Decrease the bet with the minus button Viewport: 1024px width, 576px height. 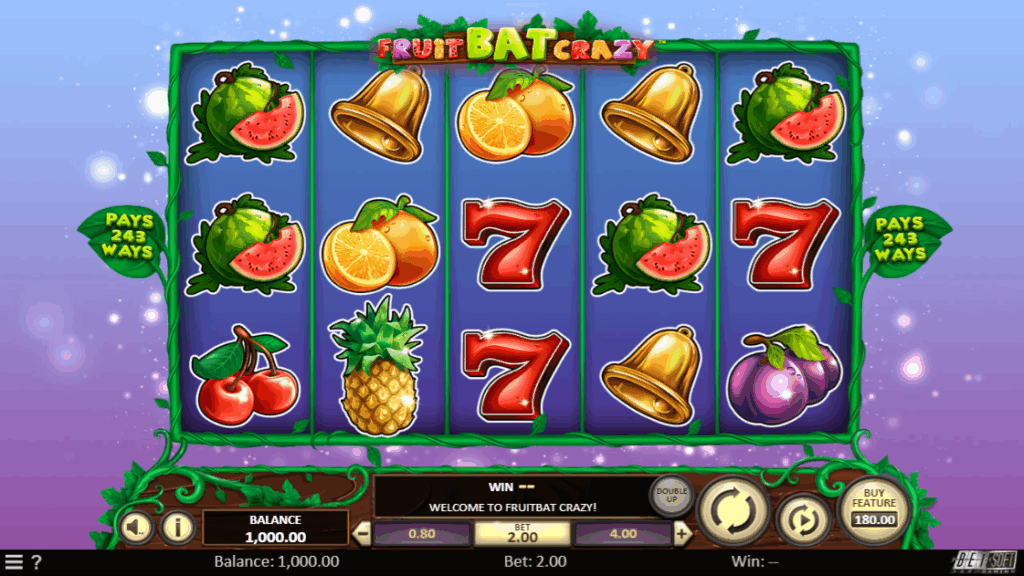point(363,533)
